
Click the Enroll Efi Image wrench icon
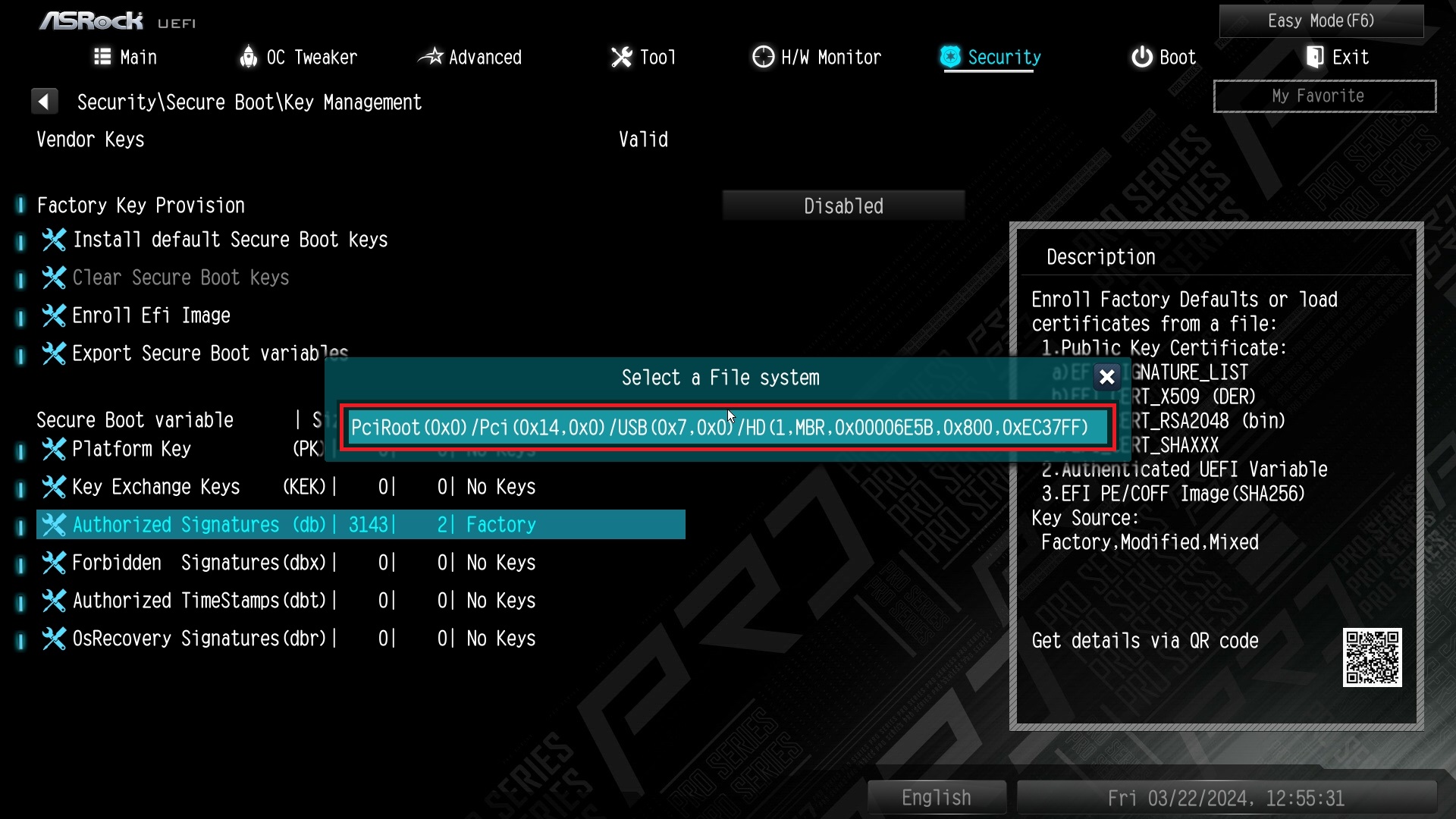pyautogui.click(x=54, y=315)
